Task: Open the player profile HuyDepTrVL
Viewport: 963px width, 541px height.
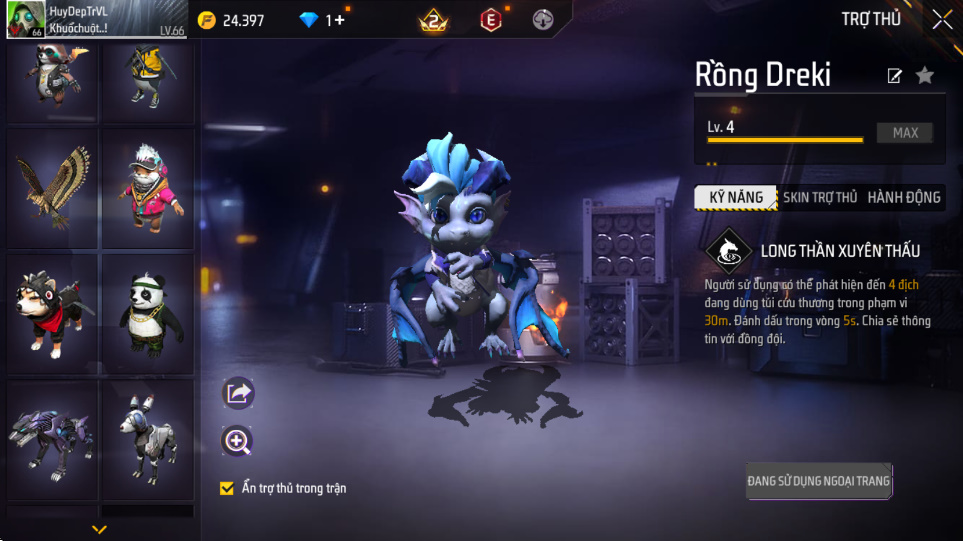Action: point(80,19)
